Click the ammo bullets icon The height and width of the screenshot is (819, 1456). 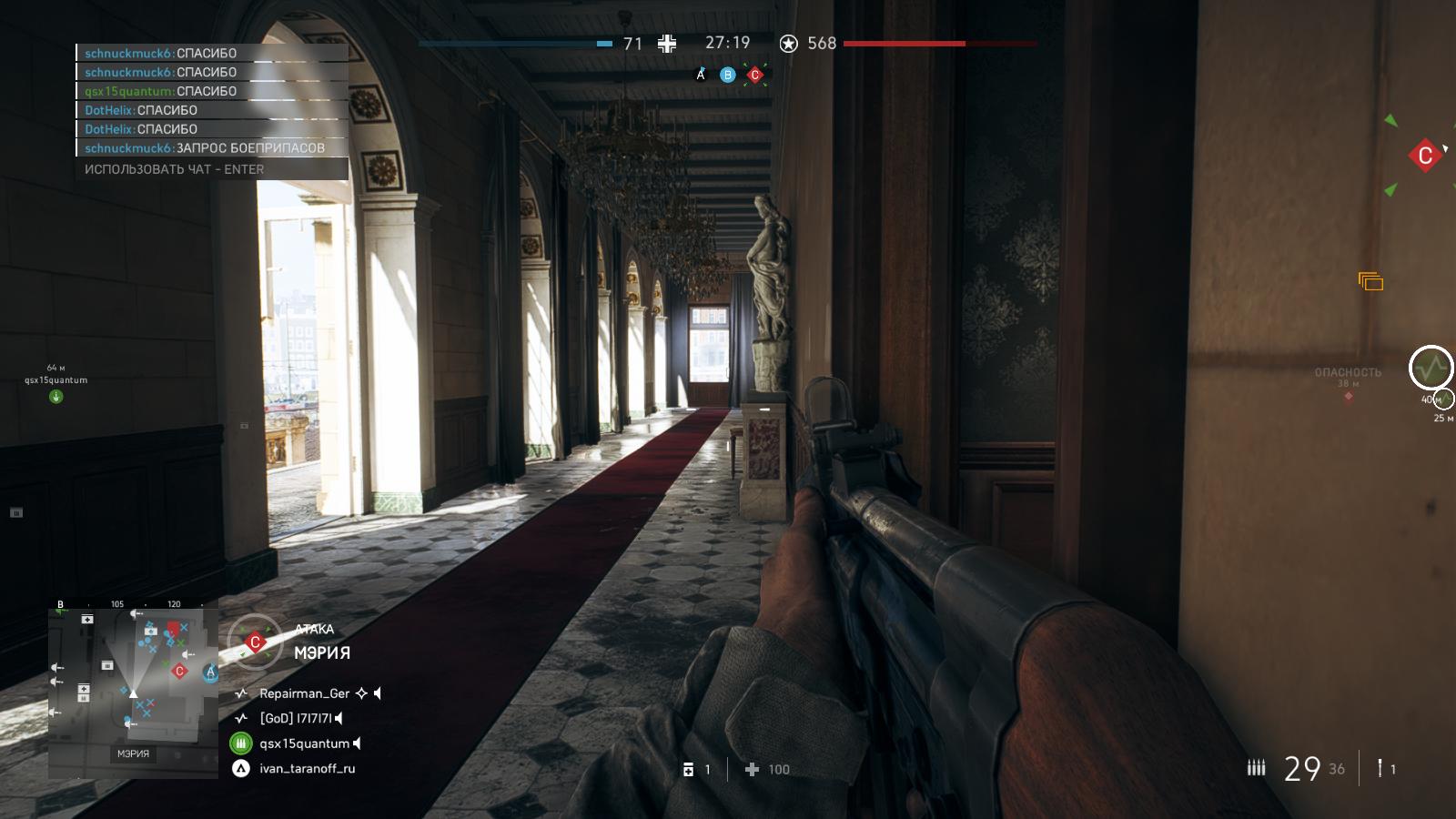pos(1256,768)
